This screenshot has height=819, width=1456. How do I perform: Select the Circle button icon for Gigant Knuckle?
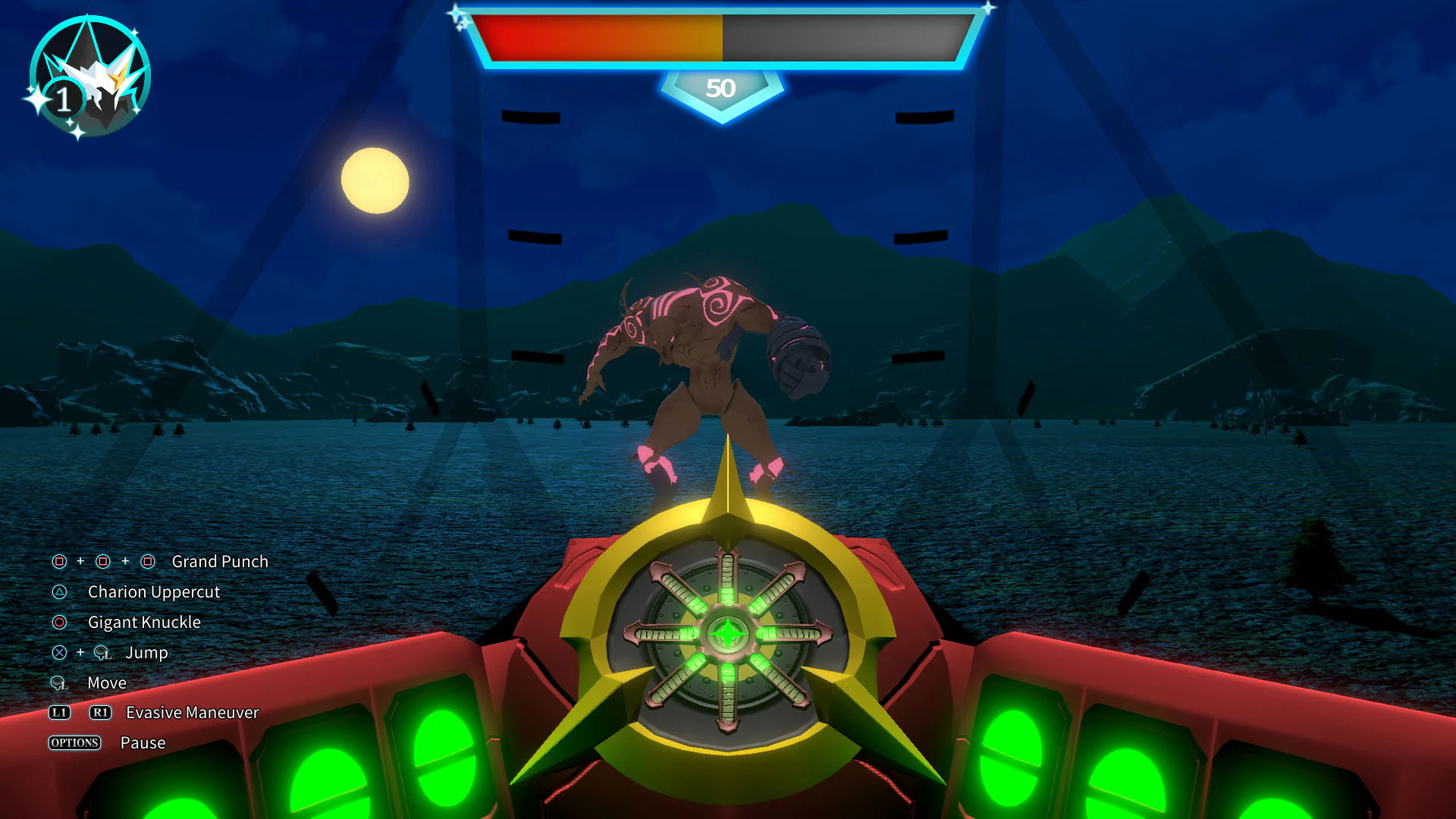point(58,623)
